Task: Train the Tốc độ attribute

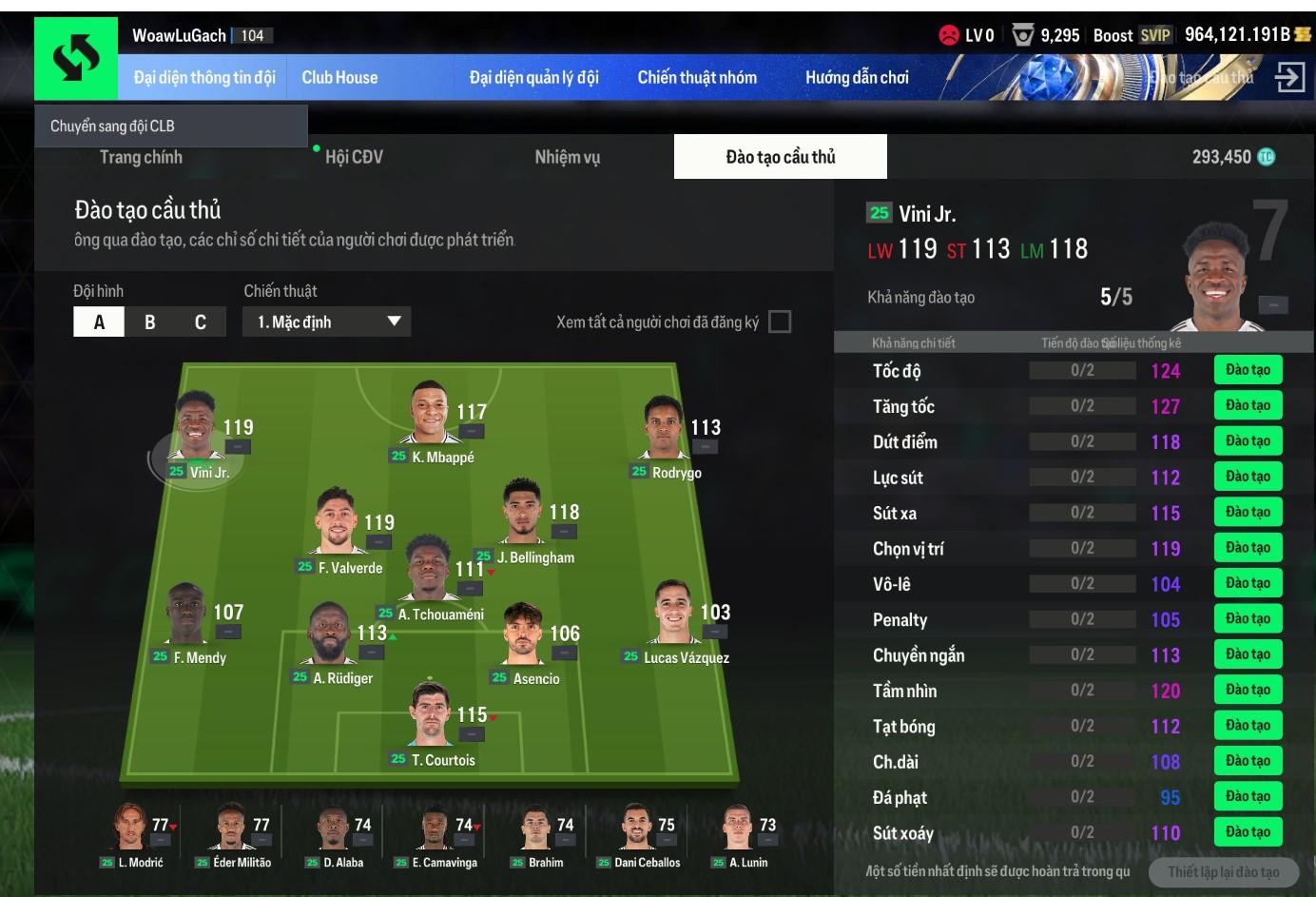Action: pyautogui.click(x=1248, y=370)
